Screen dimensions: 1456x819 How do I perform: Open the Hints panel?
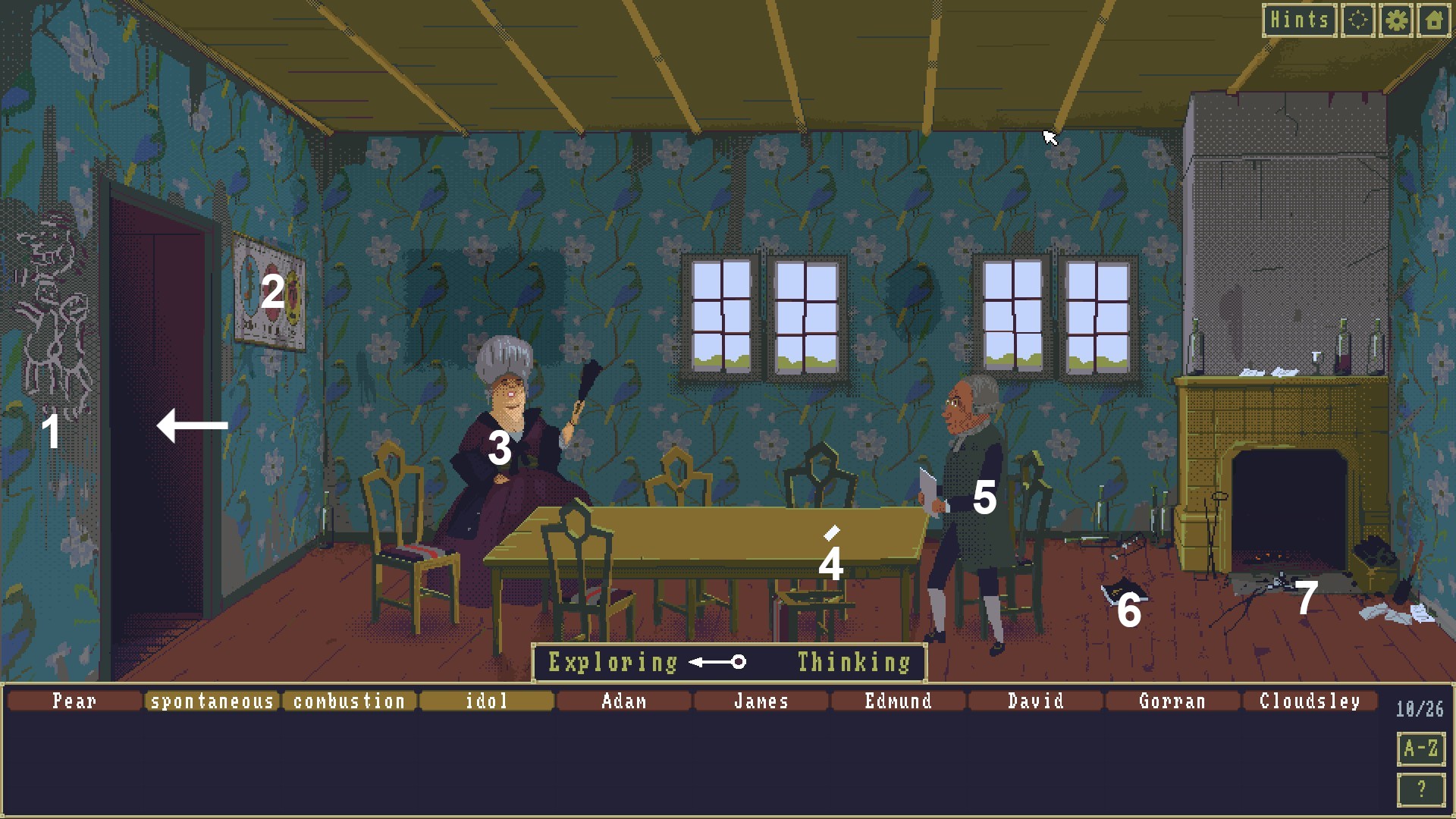pyautogui.click(x=1300, y=20)
